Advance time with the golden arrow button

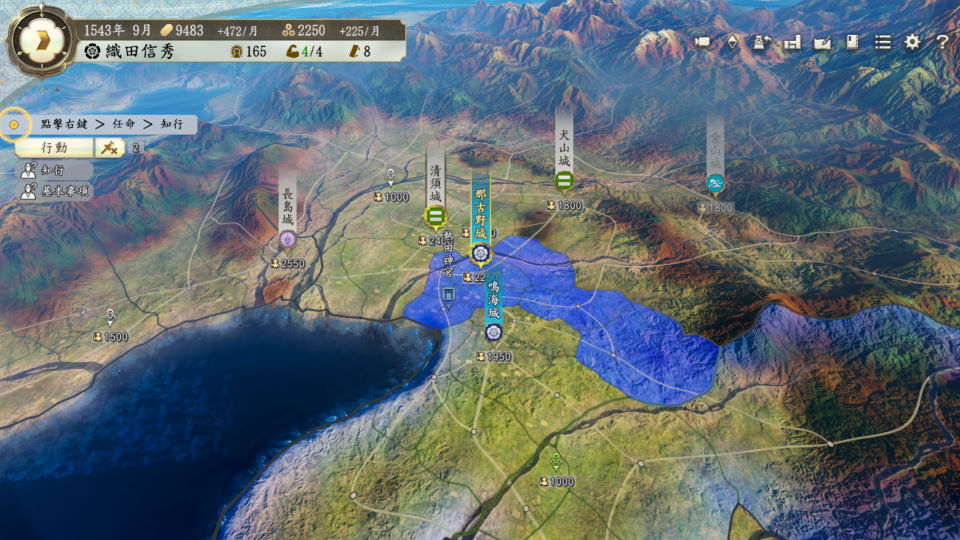[x=39, y=40]
